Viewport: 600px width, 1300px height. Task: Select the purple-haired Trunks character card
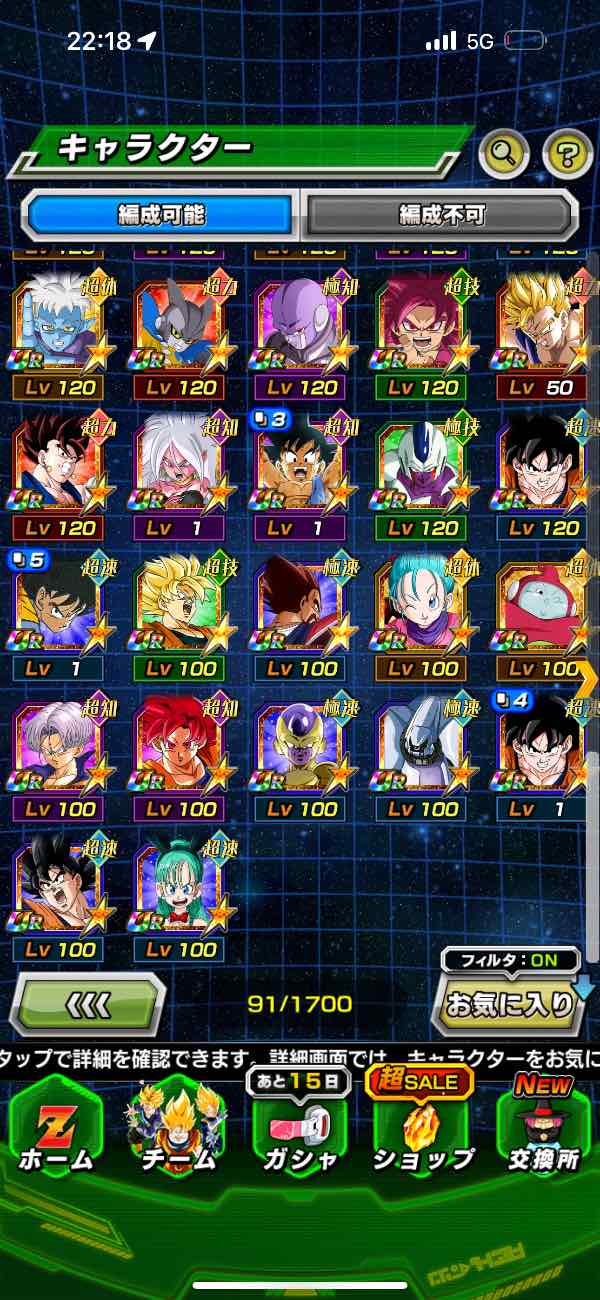click(x=60, y=745)
